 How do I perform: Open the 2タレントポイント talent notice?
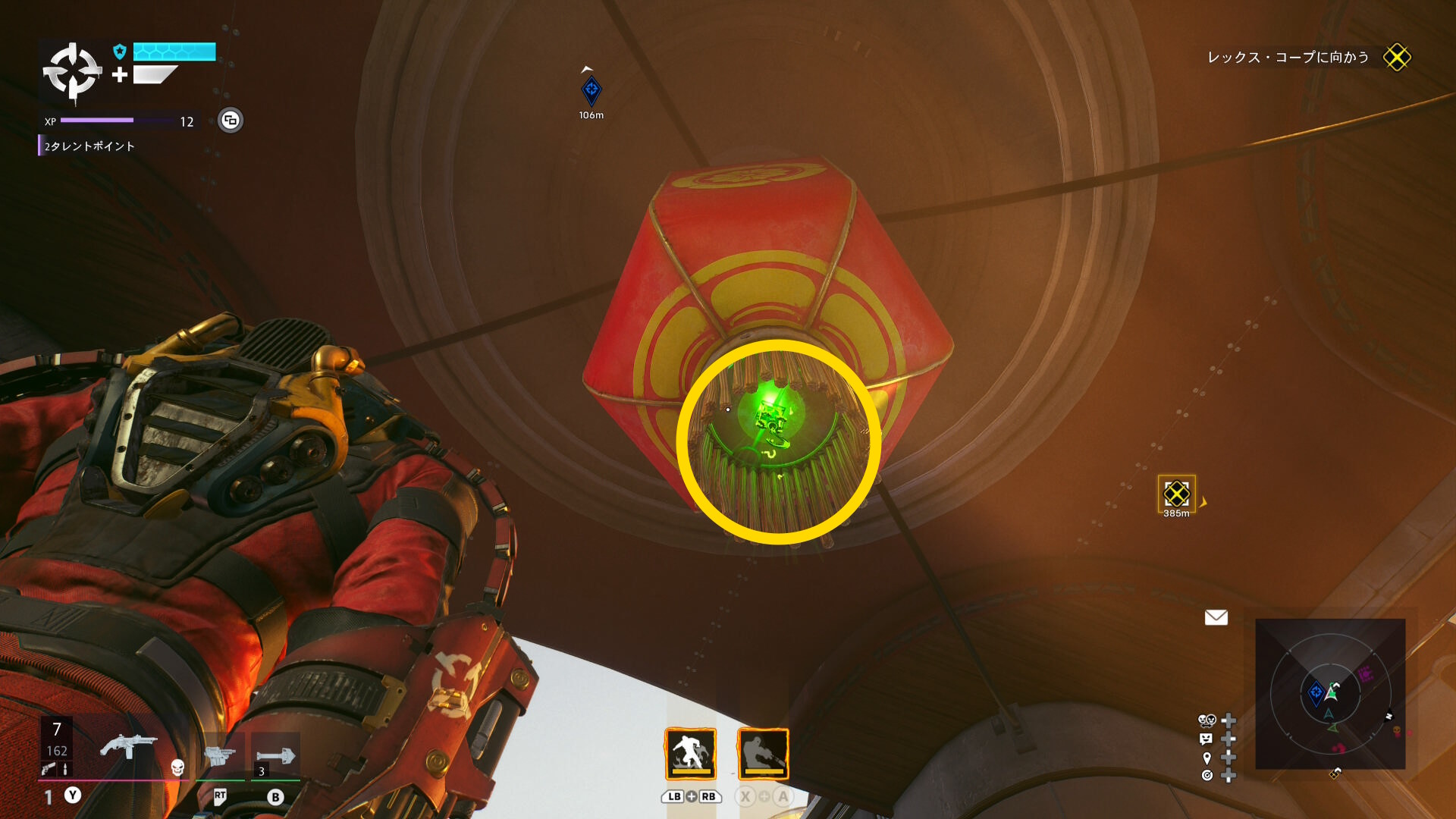tap(89, 146)
